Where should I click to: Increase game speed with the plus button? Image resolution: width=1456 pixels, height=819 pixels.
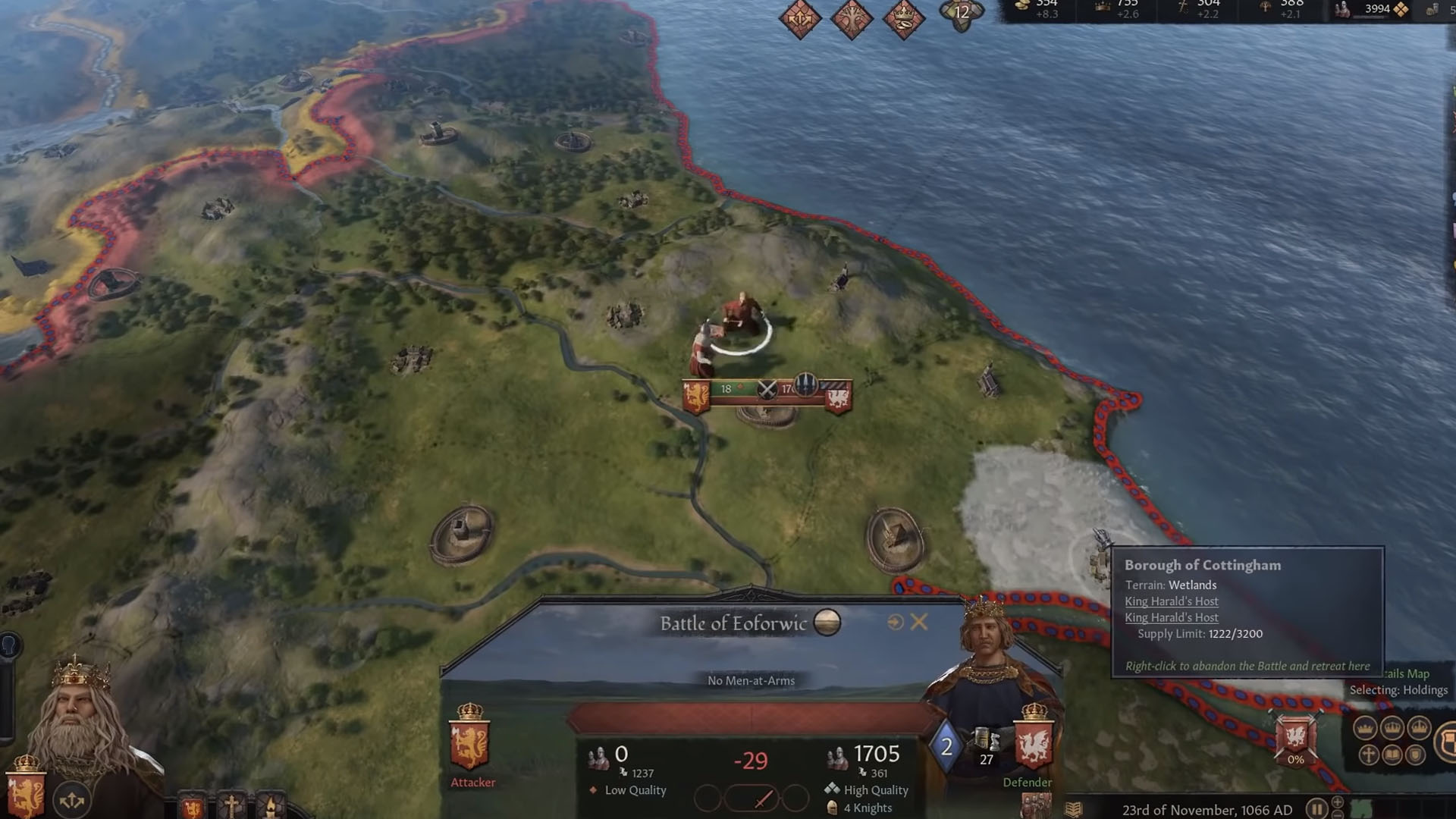[x=1338, y=802]
